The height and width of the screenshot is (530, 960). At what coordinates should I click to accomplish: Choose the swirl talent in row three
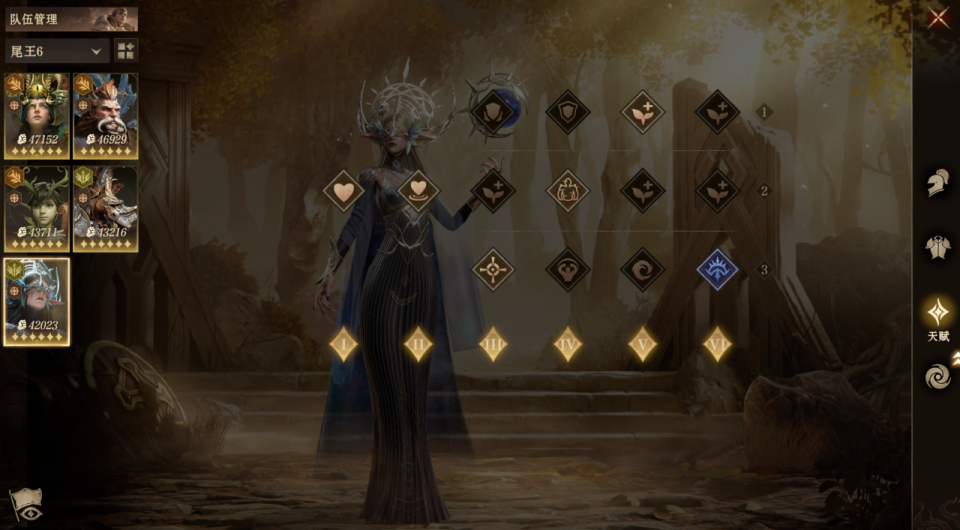[642, 269]
